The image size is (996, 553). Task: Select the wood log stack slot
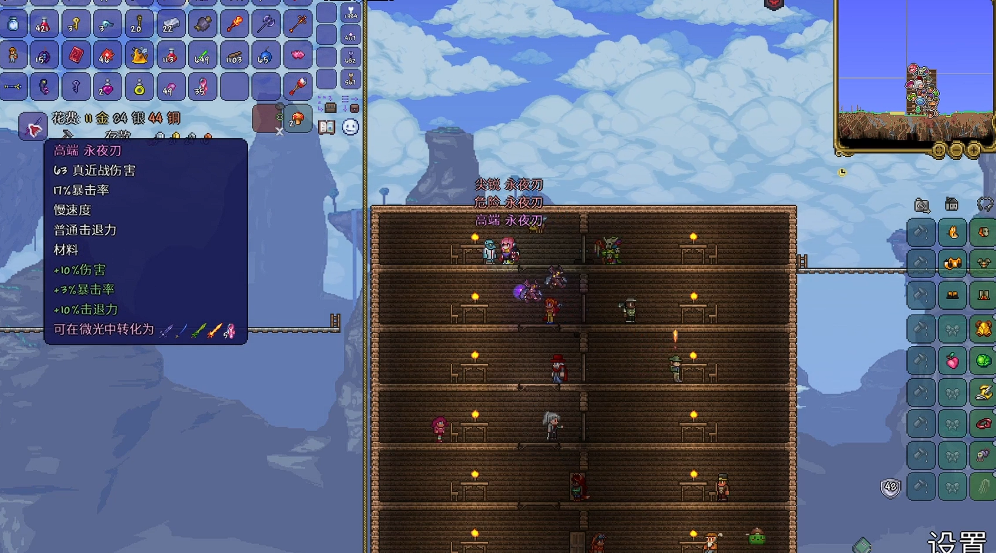click(x=234, y=55)
